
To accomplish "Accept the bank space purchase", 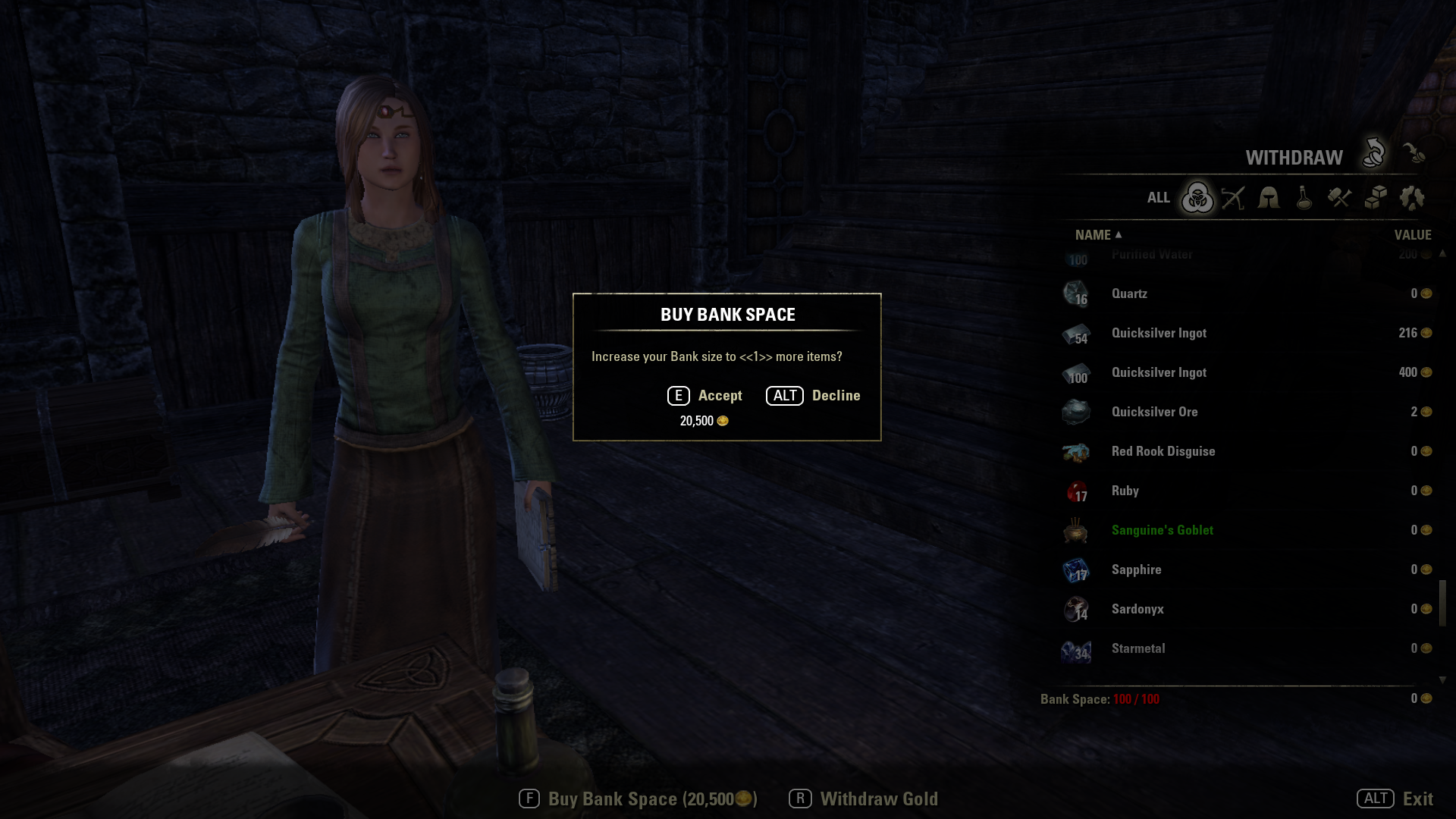I will (704, 396).
